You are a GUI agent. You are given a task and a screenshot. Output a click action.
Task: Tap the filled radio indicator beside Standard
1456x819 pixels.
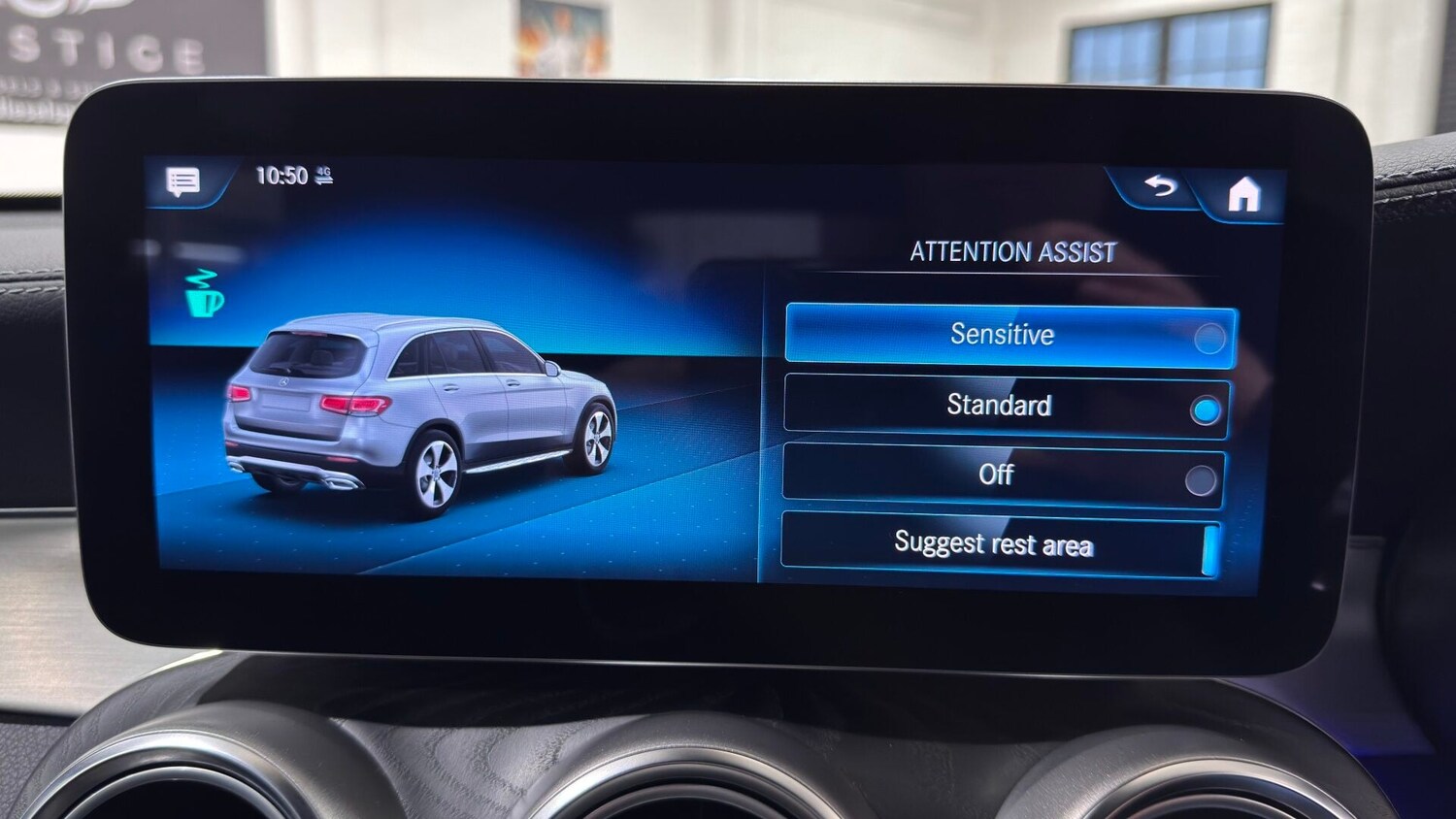[x=1206, y=409]
